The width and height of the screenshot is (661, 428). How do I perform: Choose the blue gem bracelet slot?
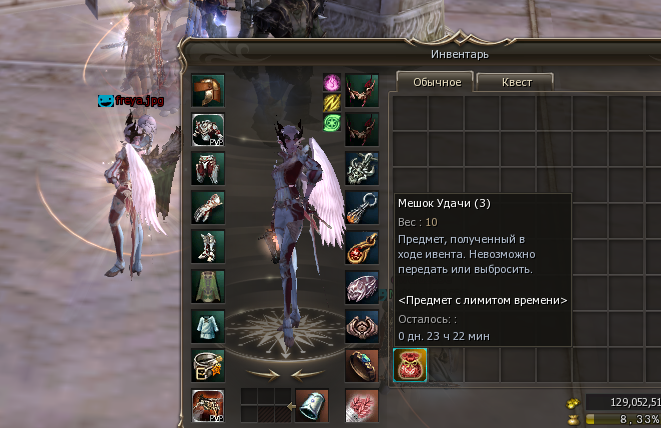point(362,365)
